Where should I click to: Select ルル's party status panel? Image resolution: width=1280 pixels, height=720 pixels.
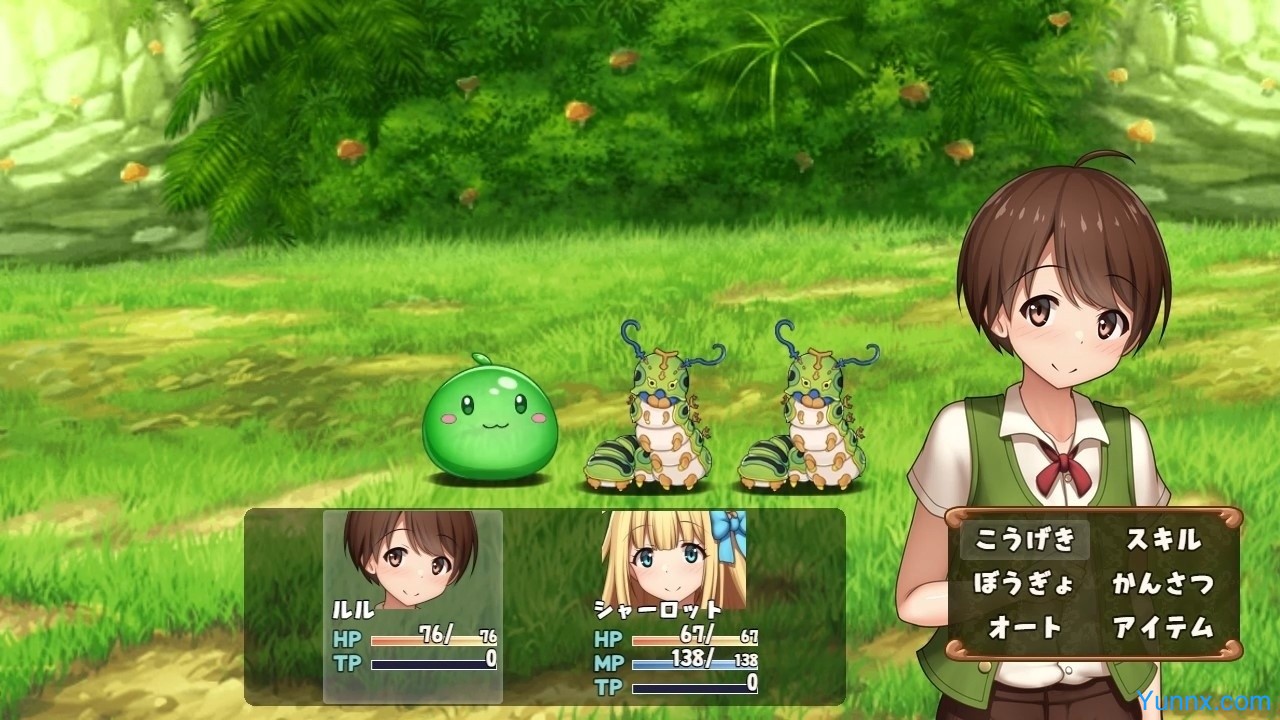tap(413, 606)
